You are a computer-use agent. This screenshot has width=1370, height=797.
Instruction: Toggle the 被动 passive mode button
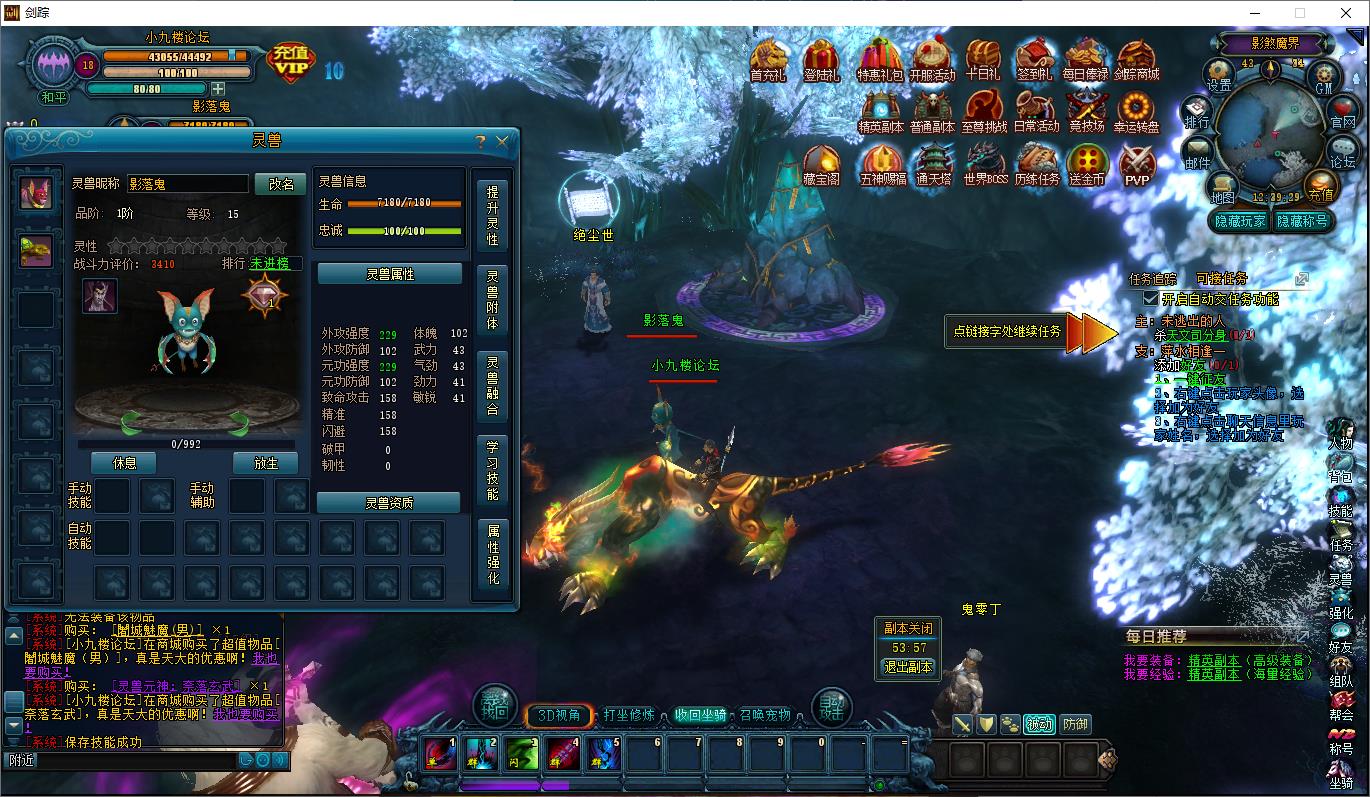pyautogui.click(x=1038, y=724)
